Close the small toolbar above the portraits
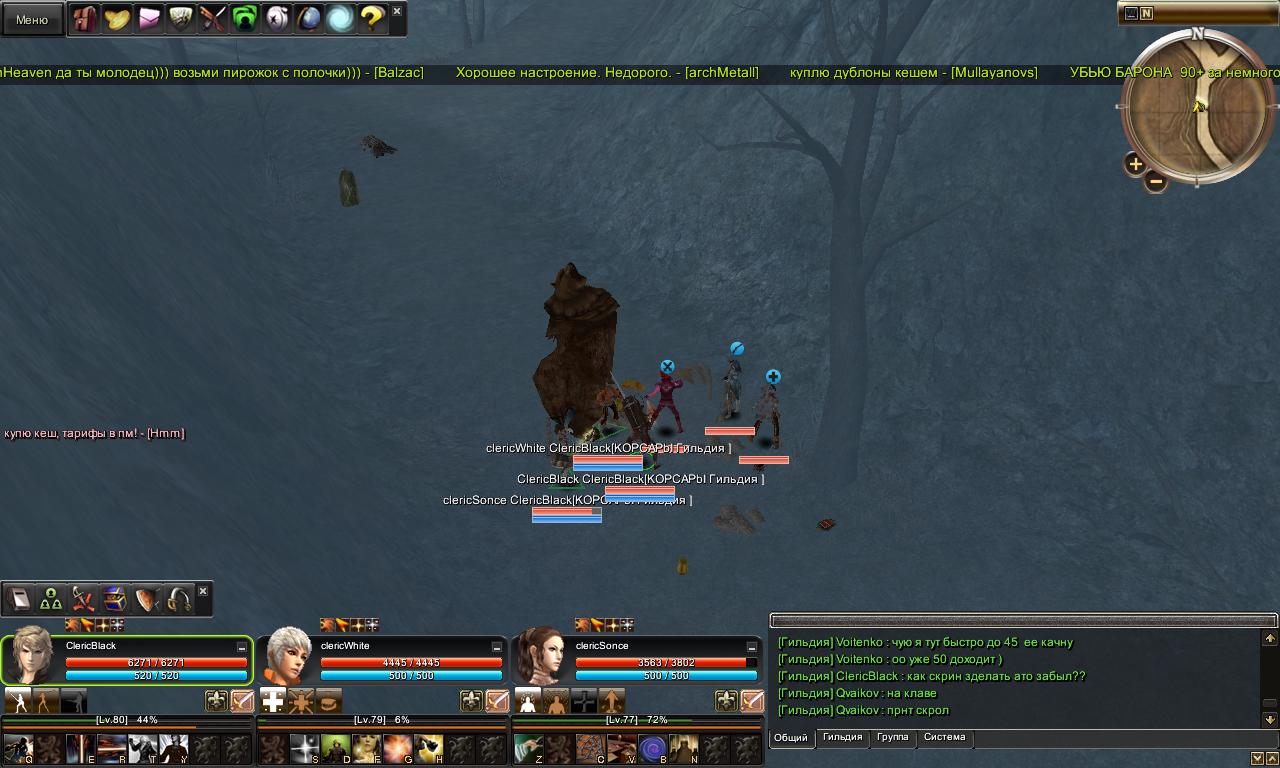Image resolution: width=1280 pixels, height=768 pixels. click(x=203, y=592)
